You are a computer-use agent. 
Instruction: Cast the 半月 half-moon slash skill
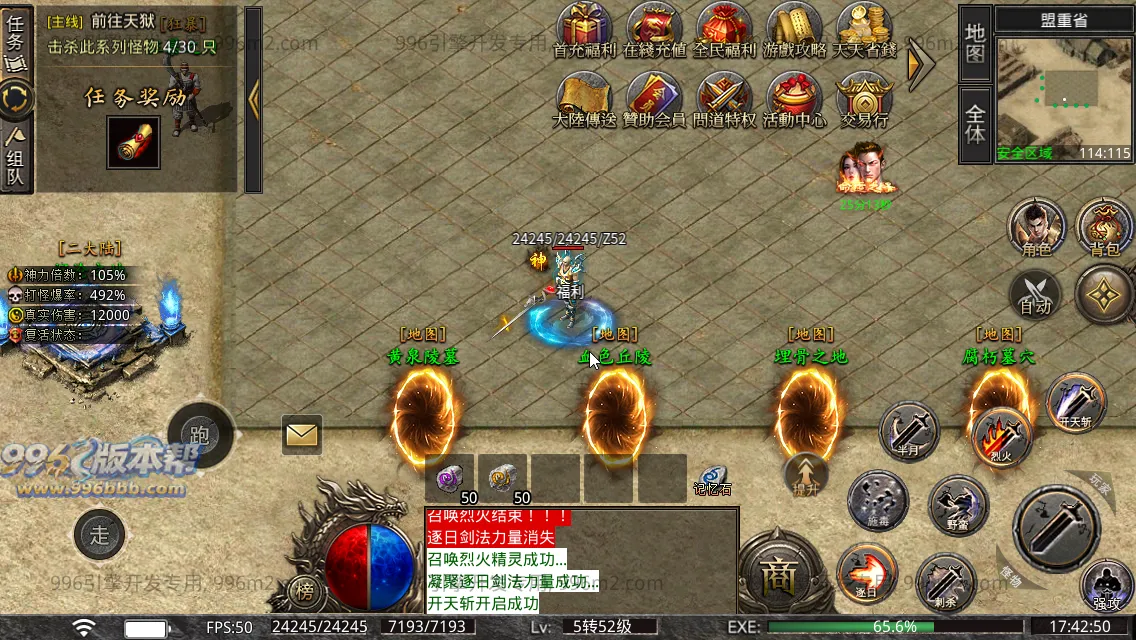click(909, 432)
